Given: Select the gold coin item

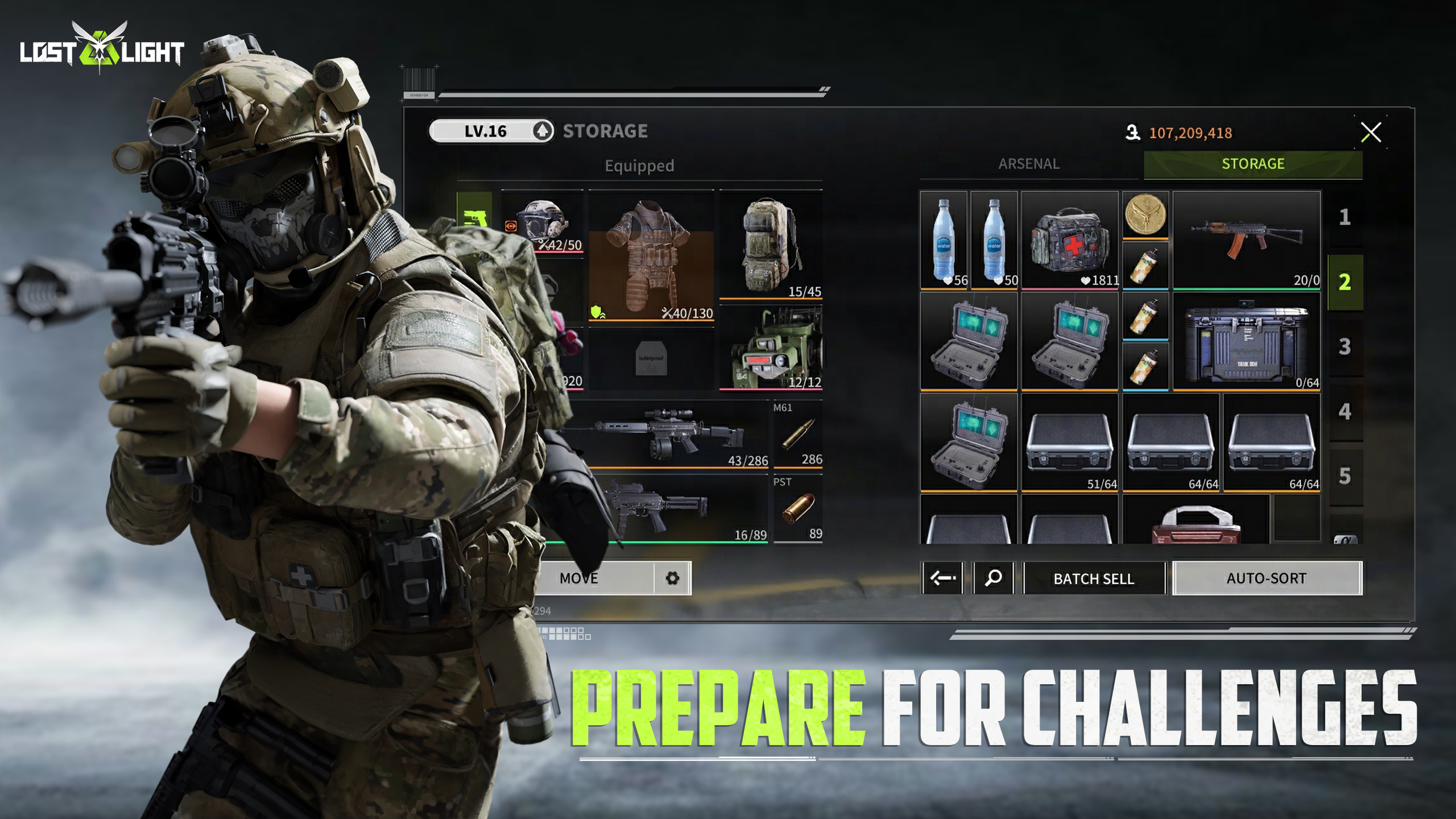Looking at the screenshot, I should point(1145,215).
